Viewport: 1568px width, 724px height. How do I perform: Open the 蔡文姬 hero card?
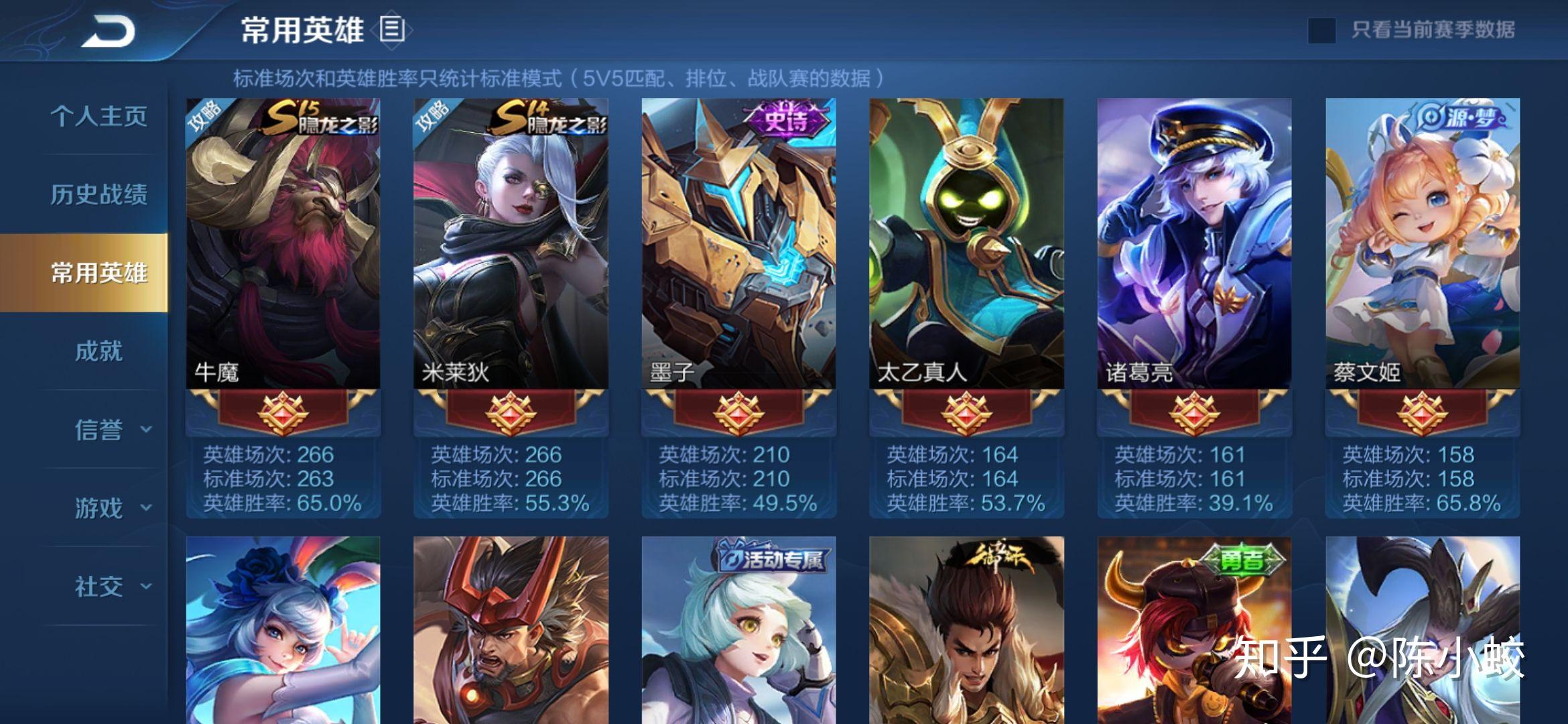point(1422,255)
